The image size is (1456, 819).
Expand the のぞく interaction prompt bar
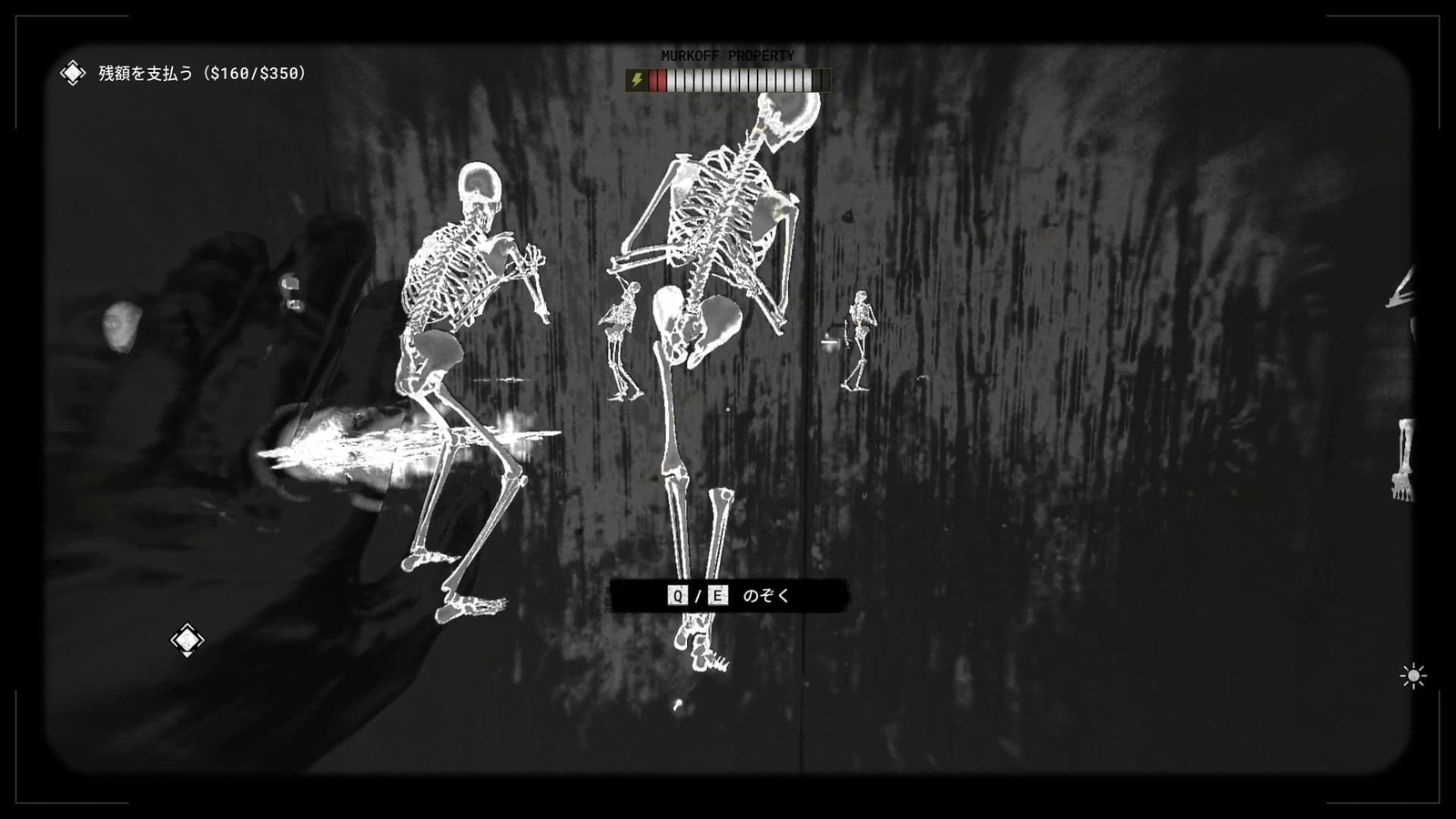(730, 598)
